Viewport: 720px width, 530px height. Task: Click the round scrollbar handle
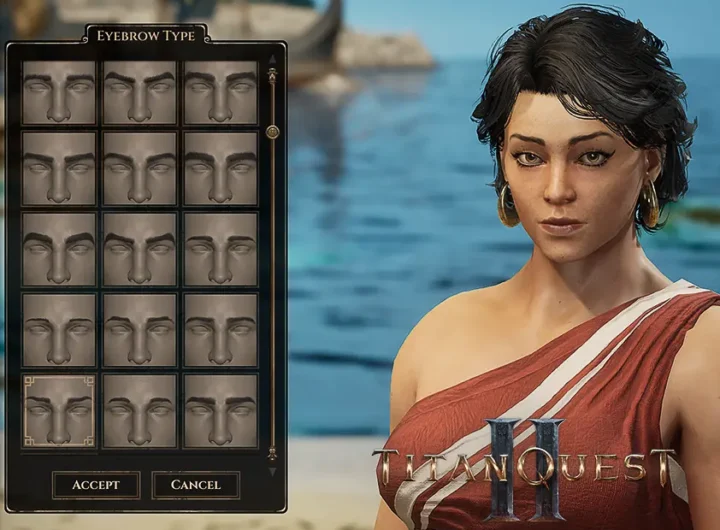[x=272, y=131]
